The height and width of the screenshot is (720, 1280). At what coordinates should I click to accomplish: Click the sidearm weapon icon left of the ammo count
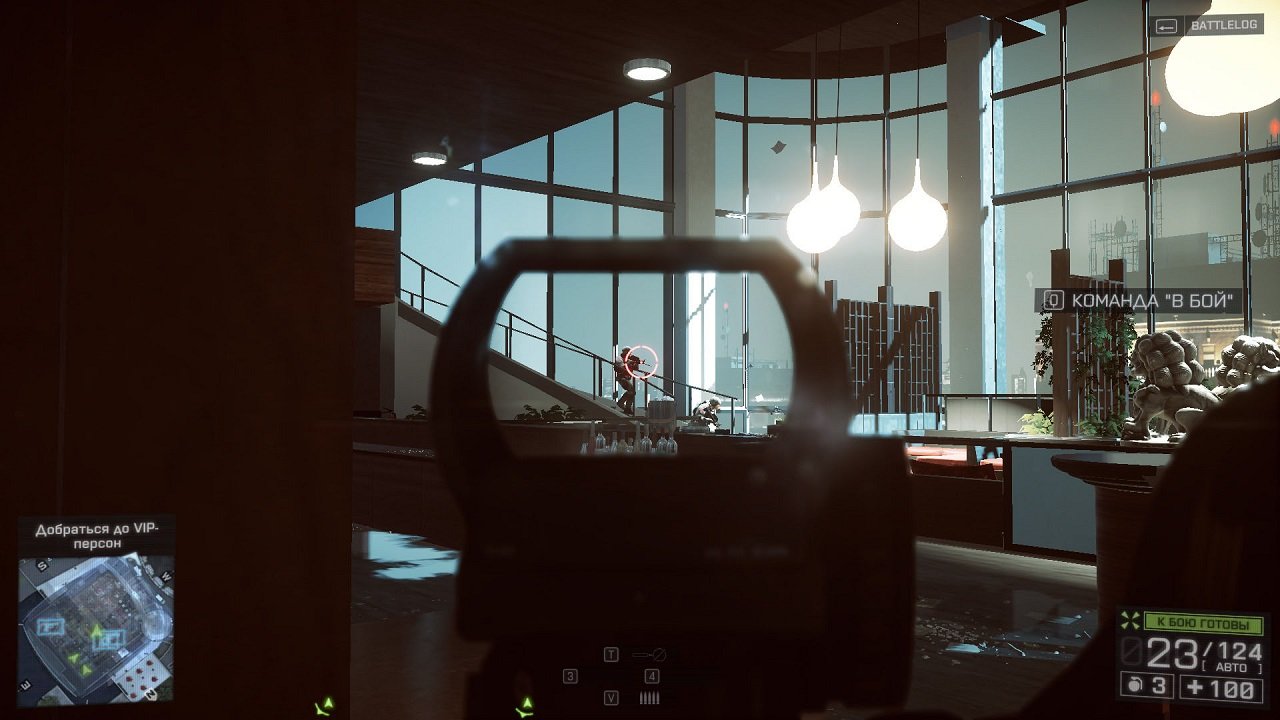pos(1130,652)
